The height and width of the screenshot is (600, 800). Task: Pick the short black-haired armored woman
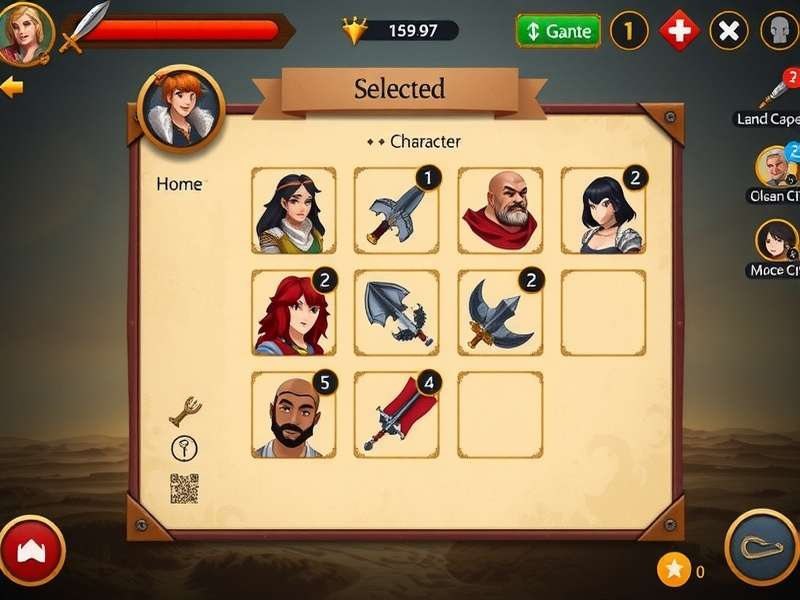pos(603,210)
